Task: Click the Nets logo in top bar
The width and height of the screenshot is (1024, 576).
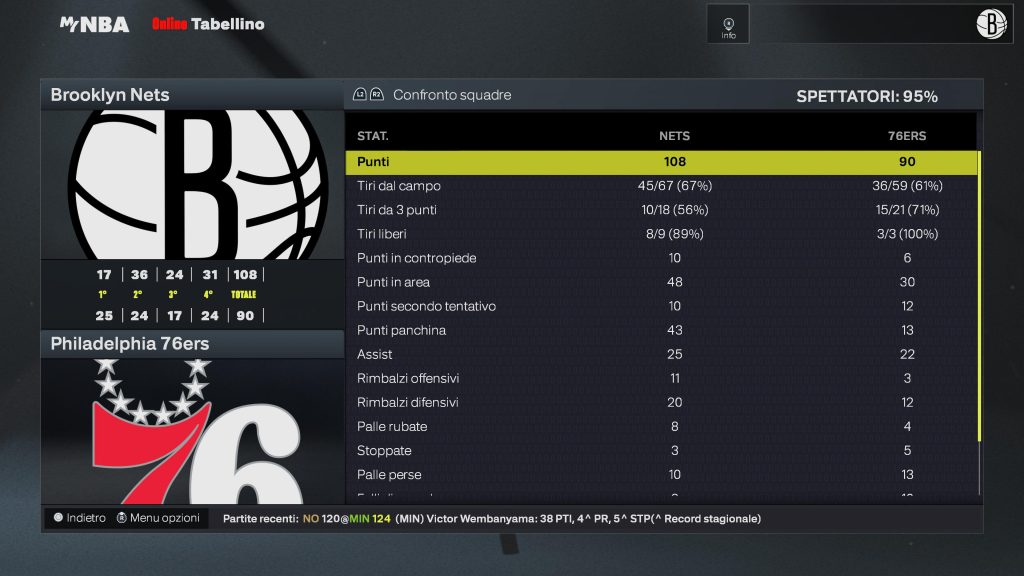Action: (991, 25)
